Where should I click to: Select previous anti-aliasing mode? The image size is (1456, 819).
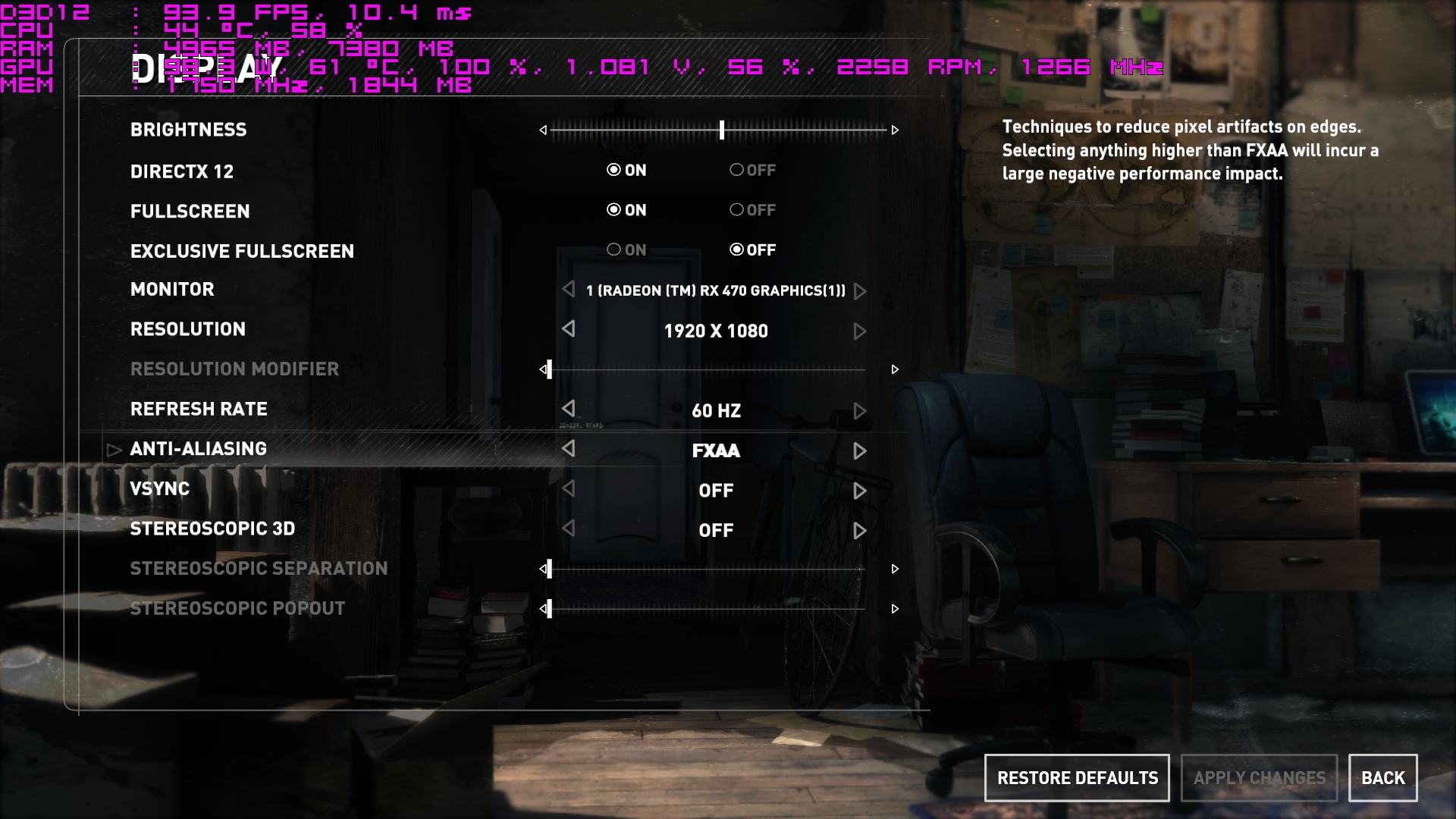point(569,449)
